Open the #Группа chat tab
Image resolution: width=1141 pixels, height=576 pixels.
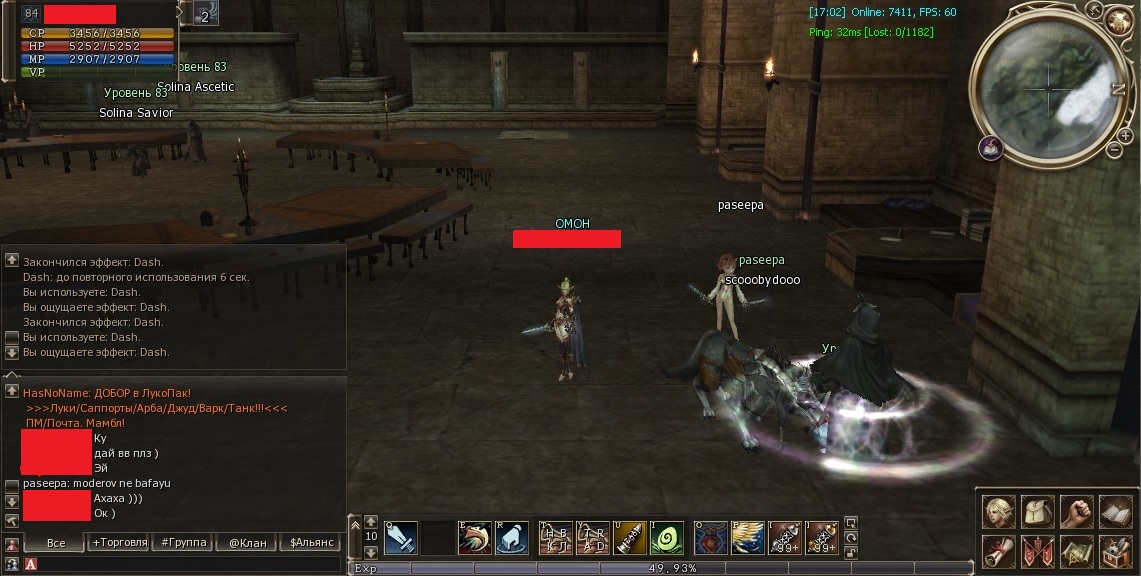[183, 542]
